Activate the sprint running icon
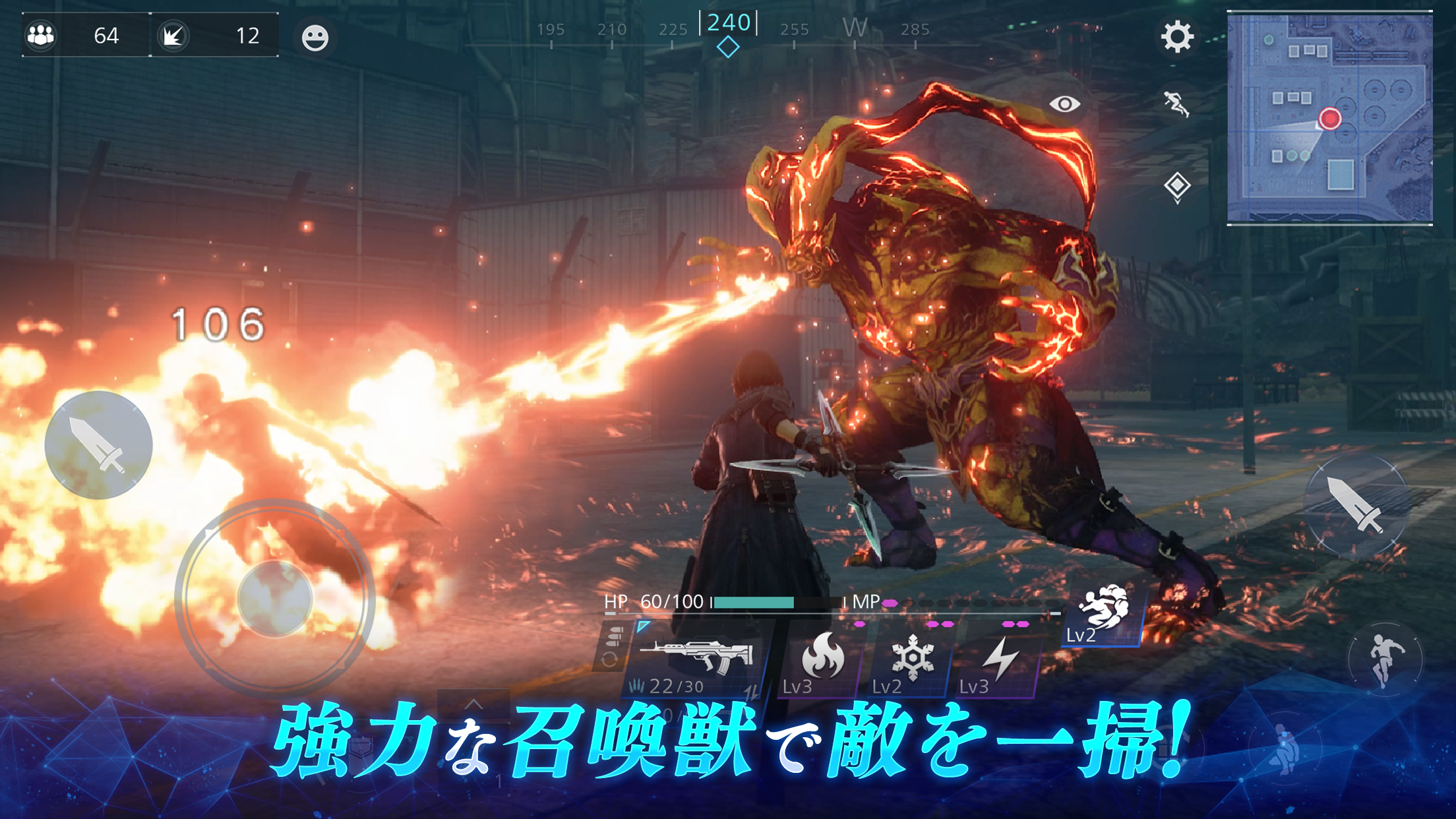The height and width of the screenshot is (819, 1456). coord(1176,104)
